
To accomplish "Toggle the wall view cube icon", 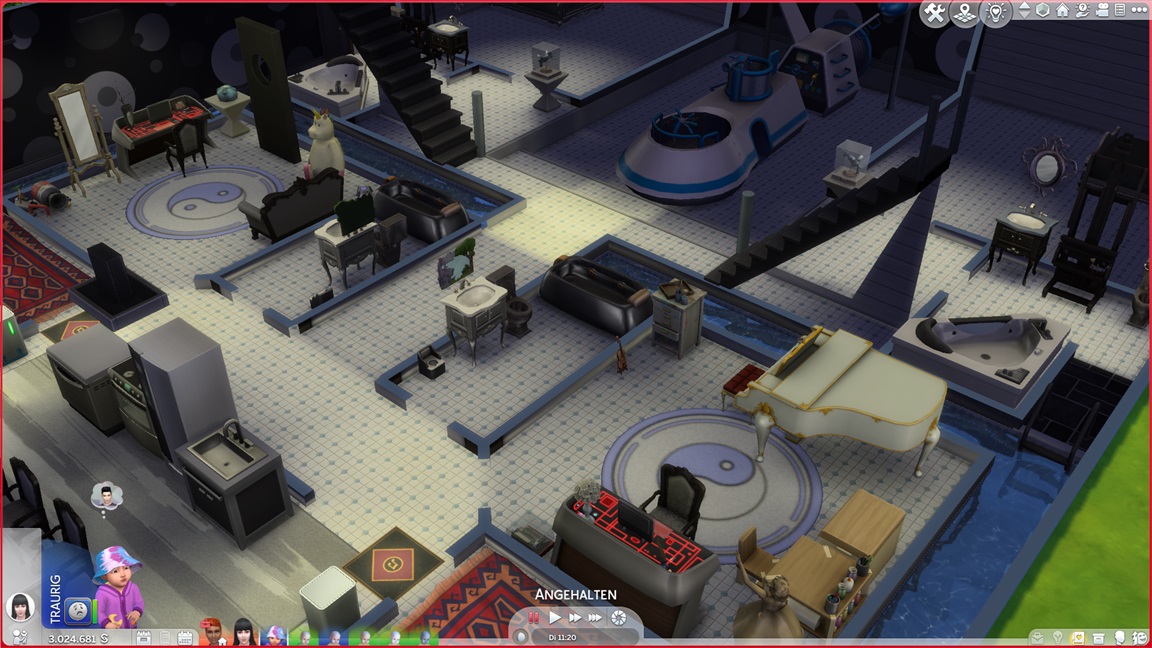I will click(x=1043, y=11).
